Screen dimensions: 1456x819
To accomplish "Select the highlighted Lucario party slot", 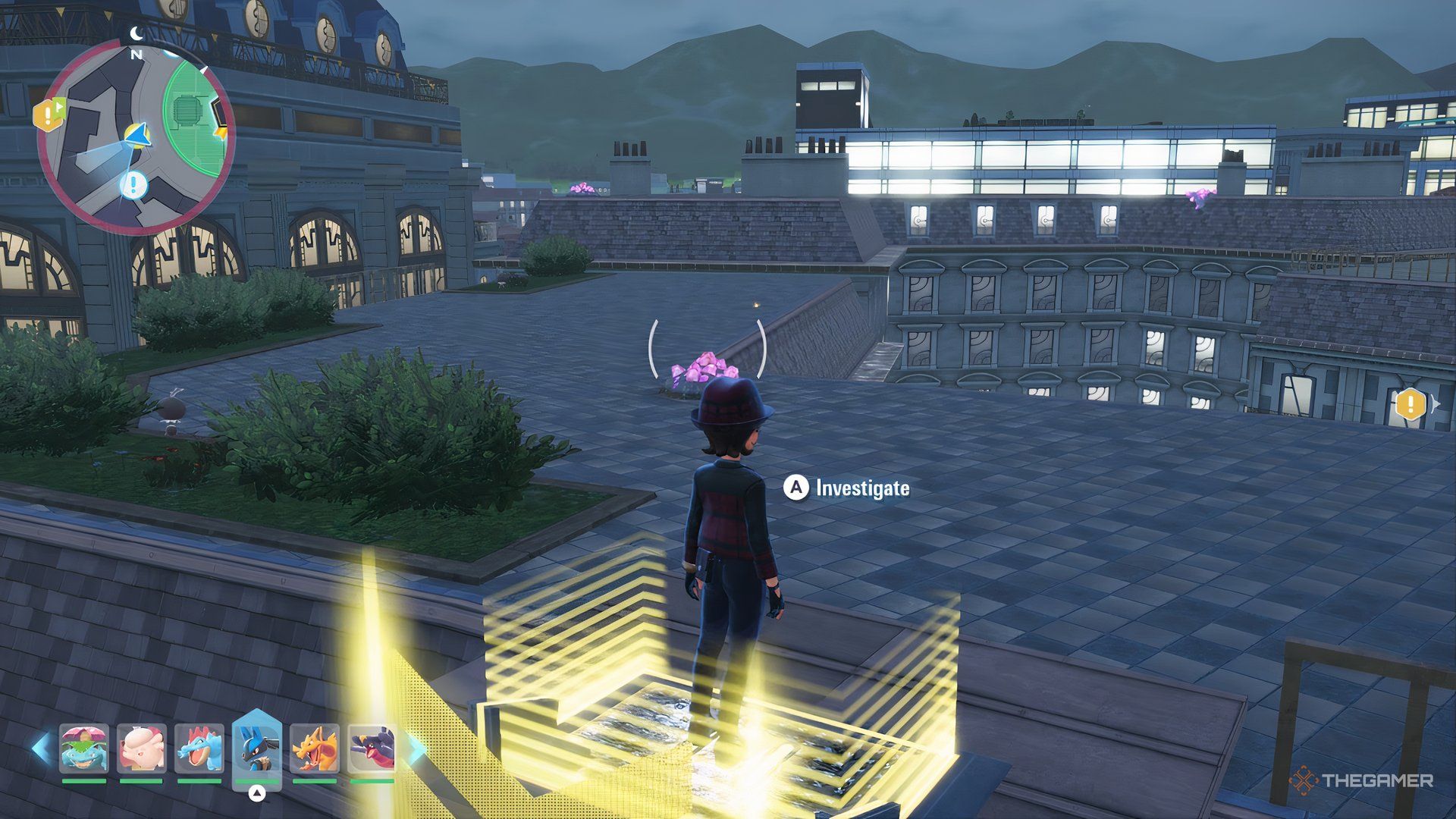I will (256, 748).
